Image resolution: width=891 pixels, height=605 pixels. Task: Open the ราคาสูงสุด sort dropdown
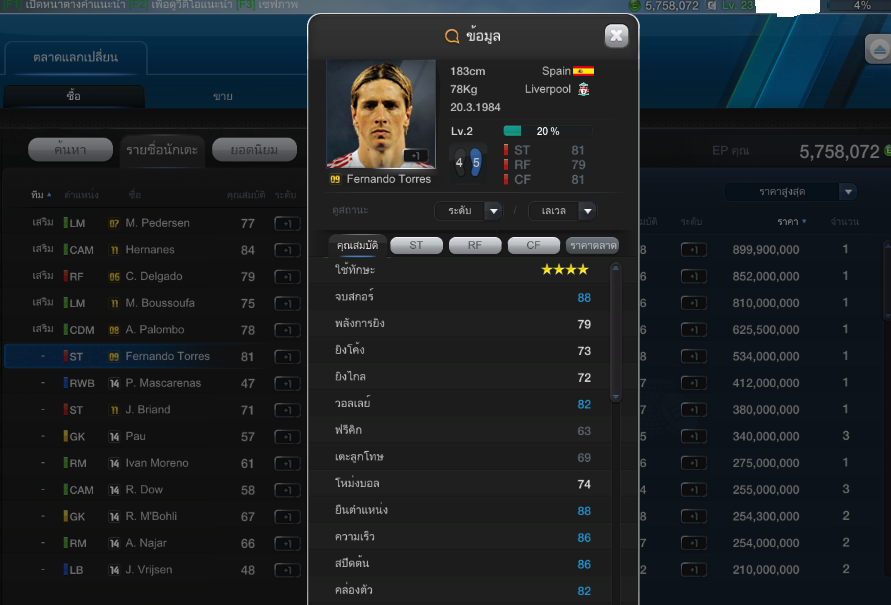coord(791,191)
